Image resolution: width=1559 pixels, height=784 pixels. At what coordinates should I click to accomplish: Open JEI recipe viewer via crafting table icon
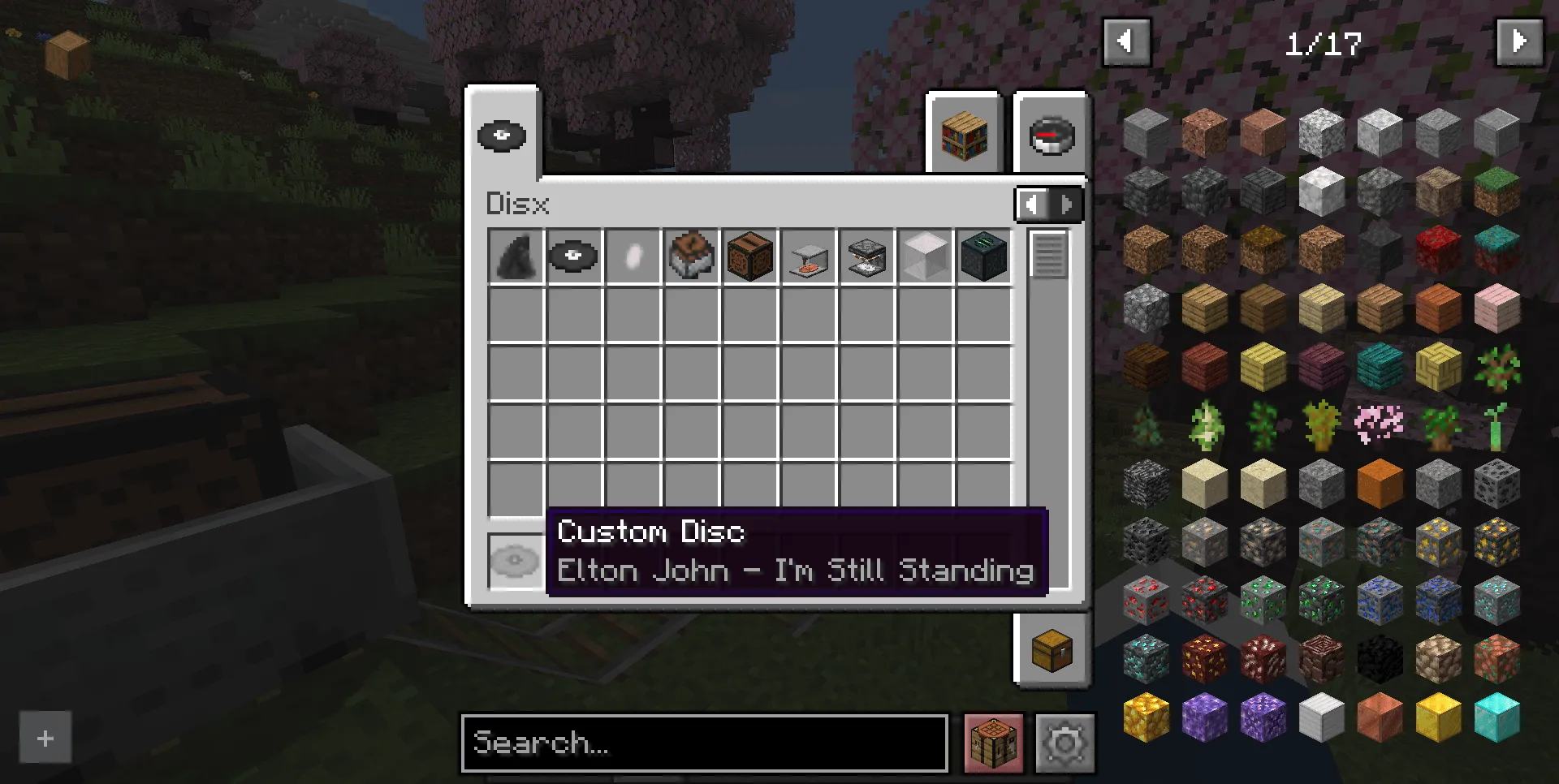click(x=993, y=742)
